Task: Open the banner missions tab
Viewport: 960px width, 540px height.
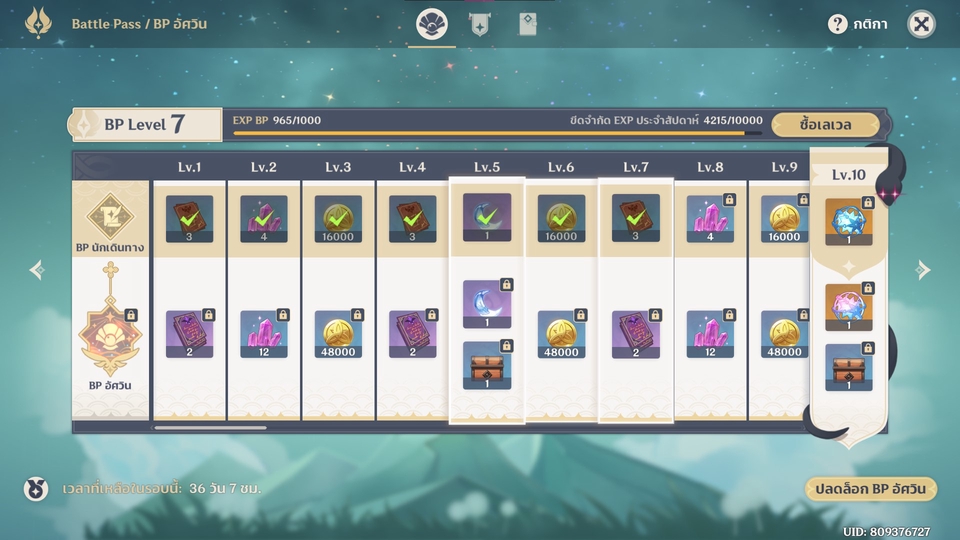Action: (x=479, y=24)
